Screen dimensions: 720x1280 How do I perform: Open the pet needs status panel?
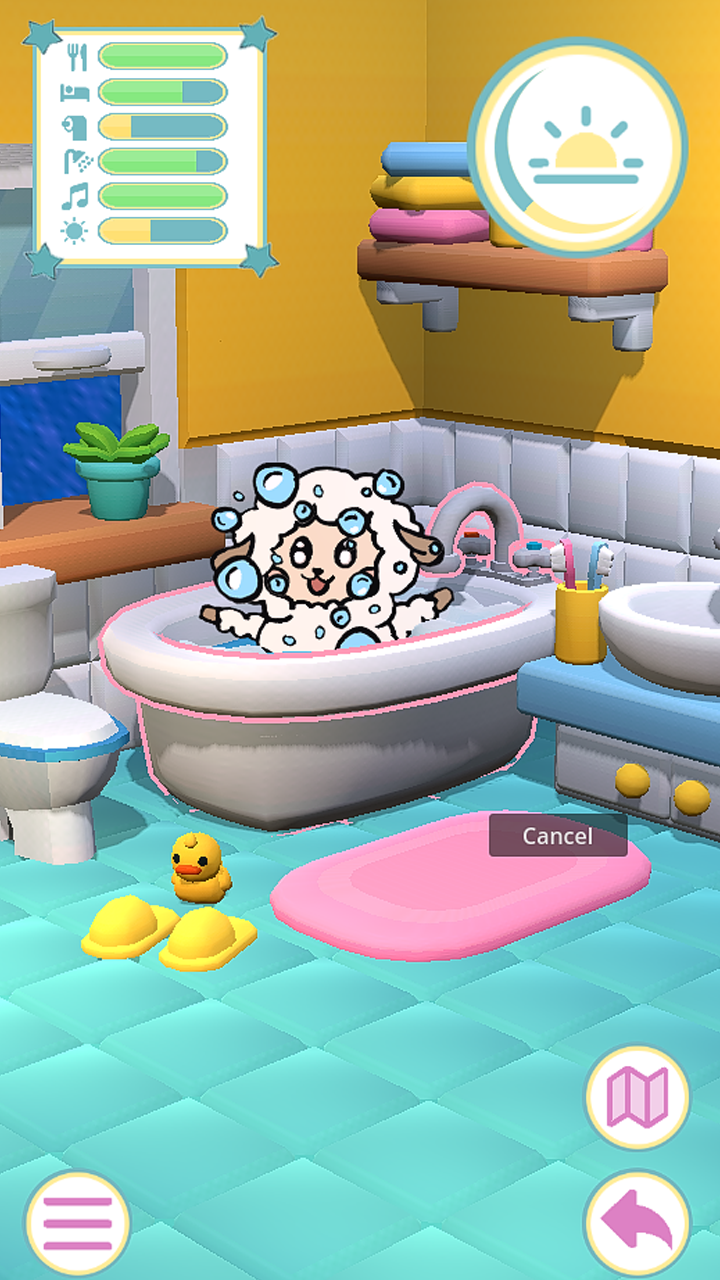pyautogui.click(x=150, y=146)
